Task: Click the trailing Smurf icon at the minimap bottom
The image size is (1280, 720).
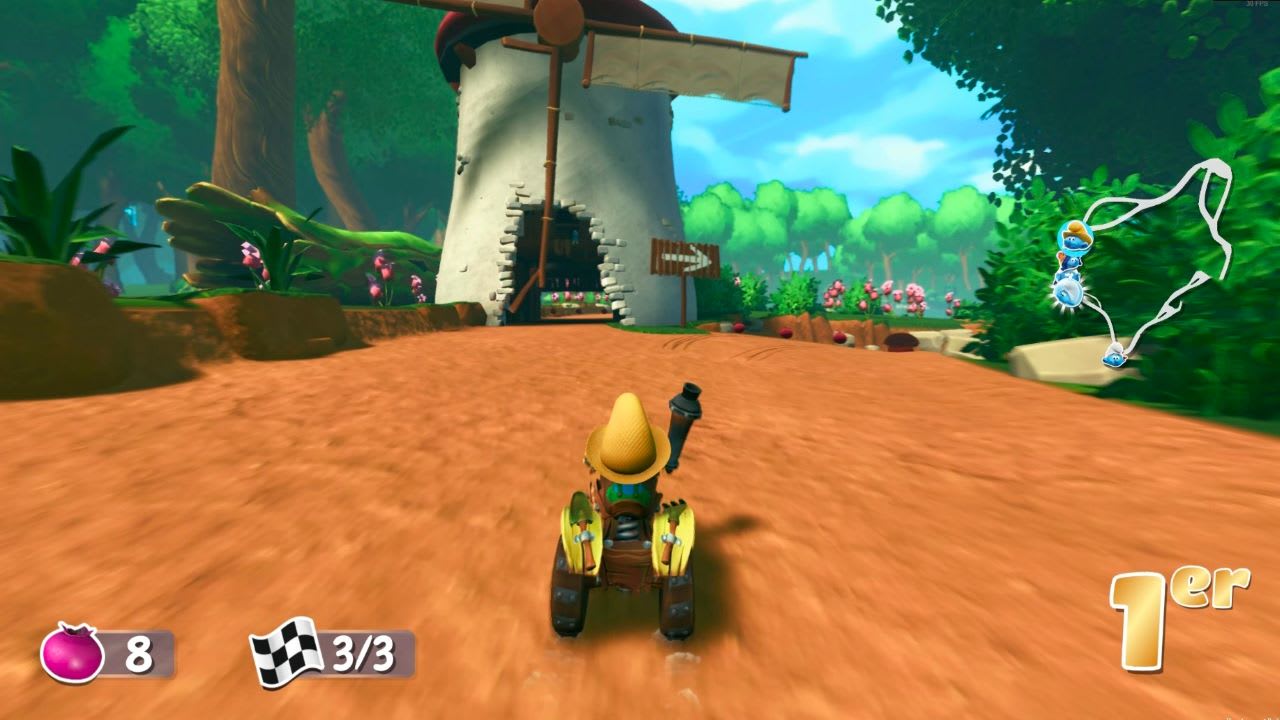Action: (x=1113, y=357)
